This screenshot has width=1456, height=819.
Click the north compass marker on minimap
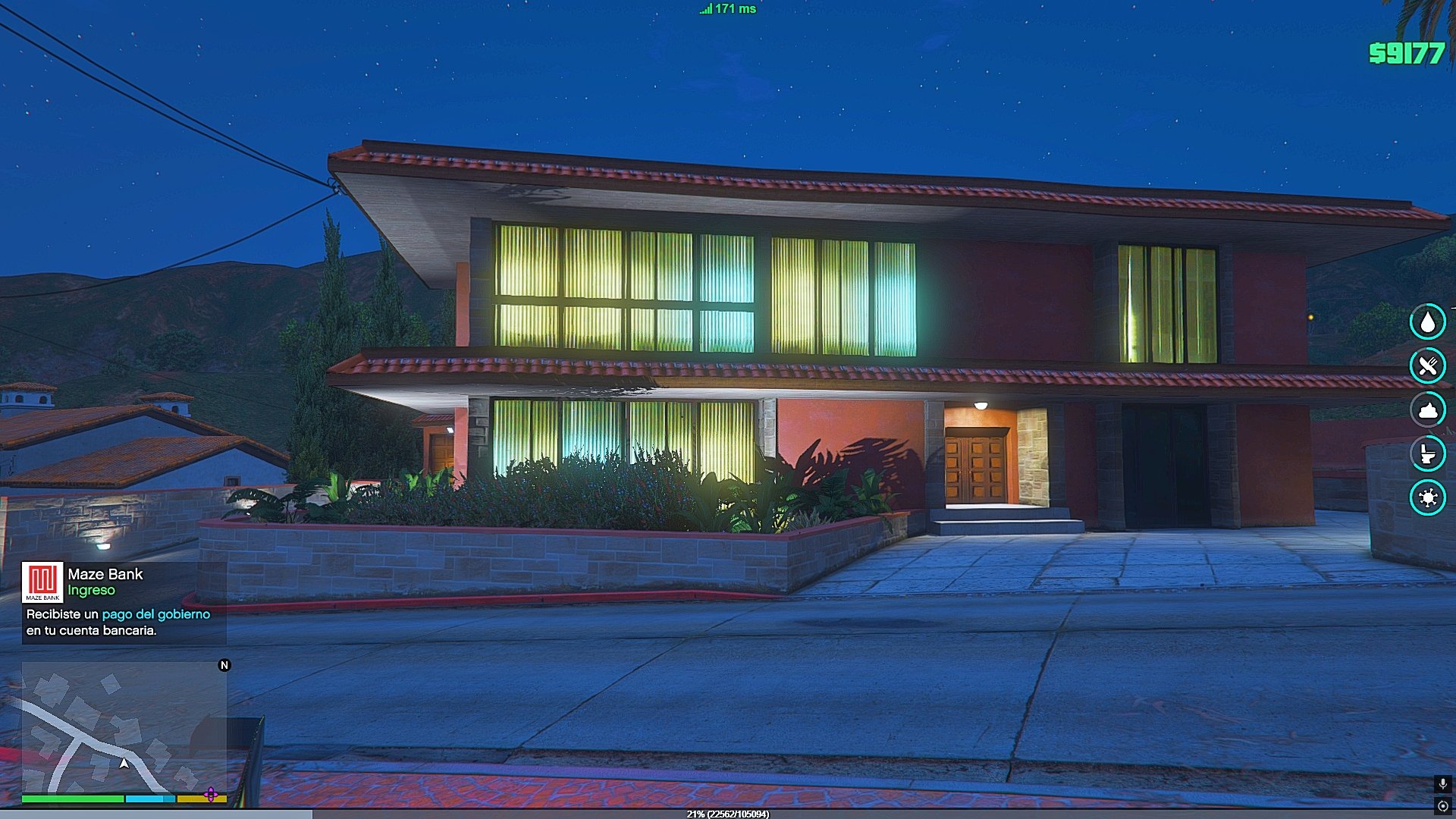(x=224, y=665)
